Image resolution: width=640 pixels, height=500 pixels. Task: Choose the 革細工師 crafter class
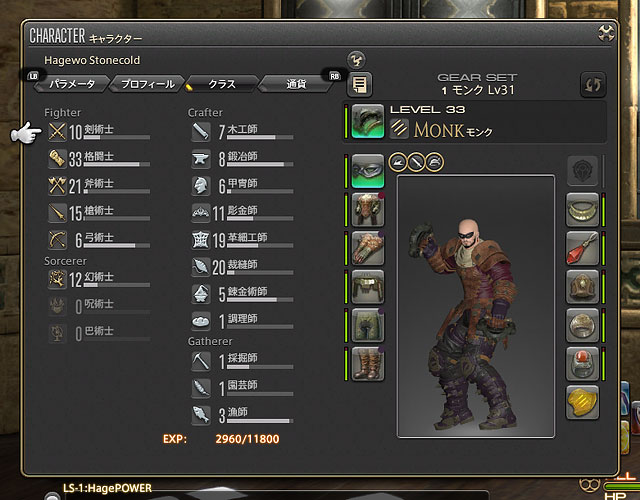point(240,239)
